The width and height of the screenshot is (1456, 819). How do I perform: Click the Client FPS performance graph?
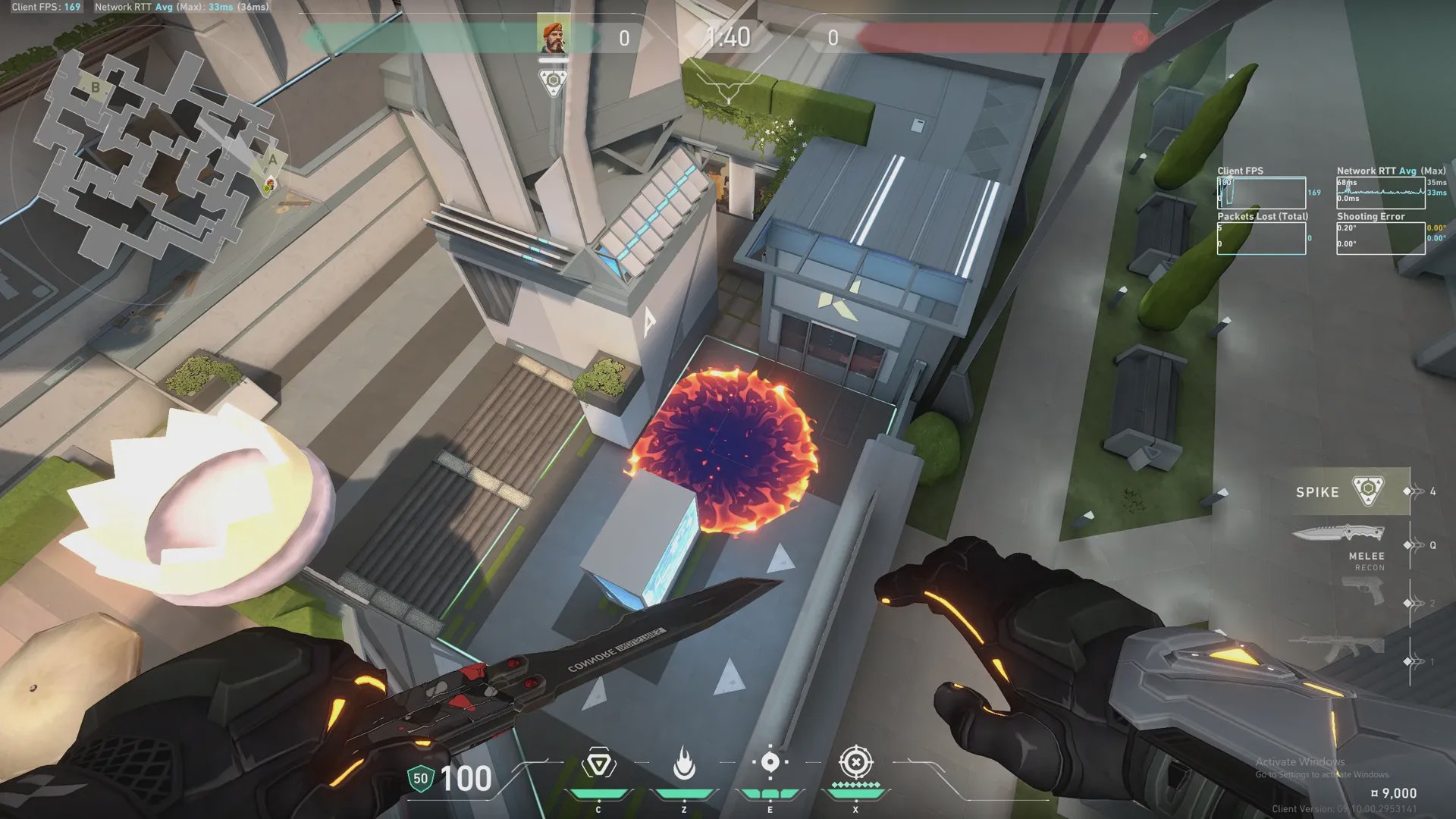click(1261, 193)
